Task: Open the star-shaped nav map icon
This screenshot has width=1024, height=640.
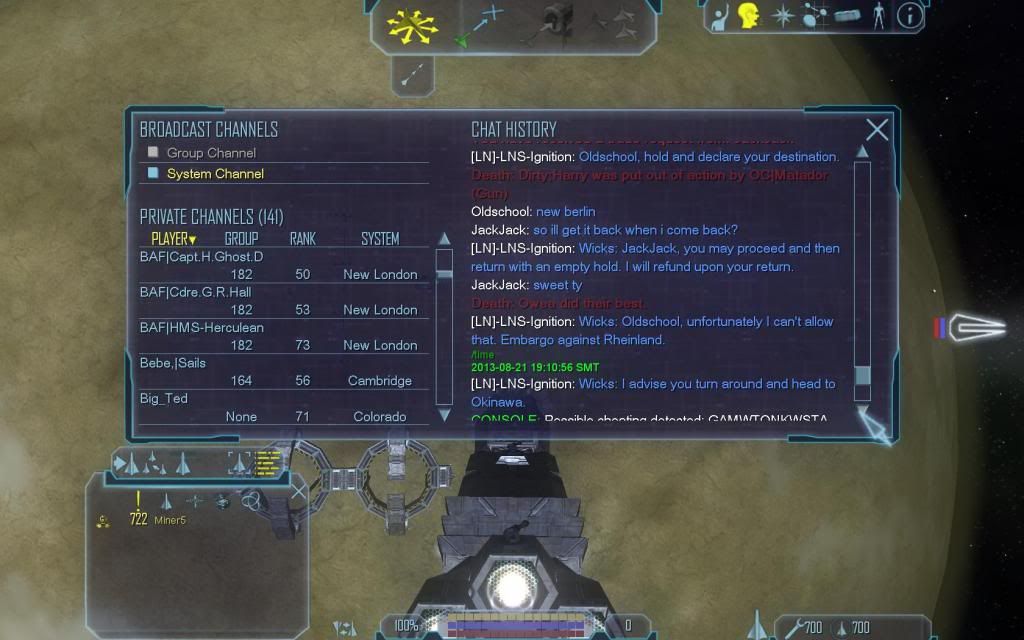Action: click(x=782, y=15)
